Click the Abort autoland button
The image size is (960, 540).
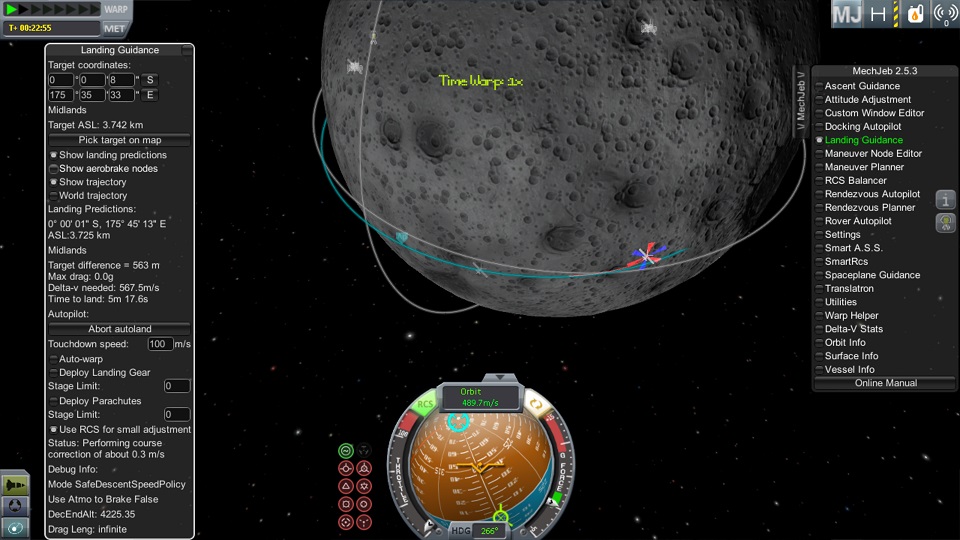(x=119, y=329)
